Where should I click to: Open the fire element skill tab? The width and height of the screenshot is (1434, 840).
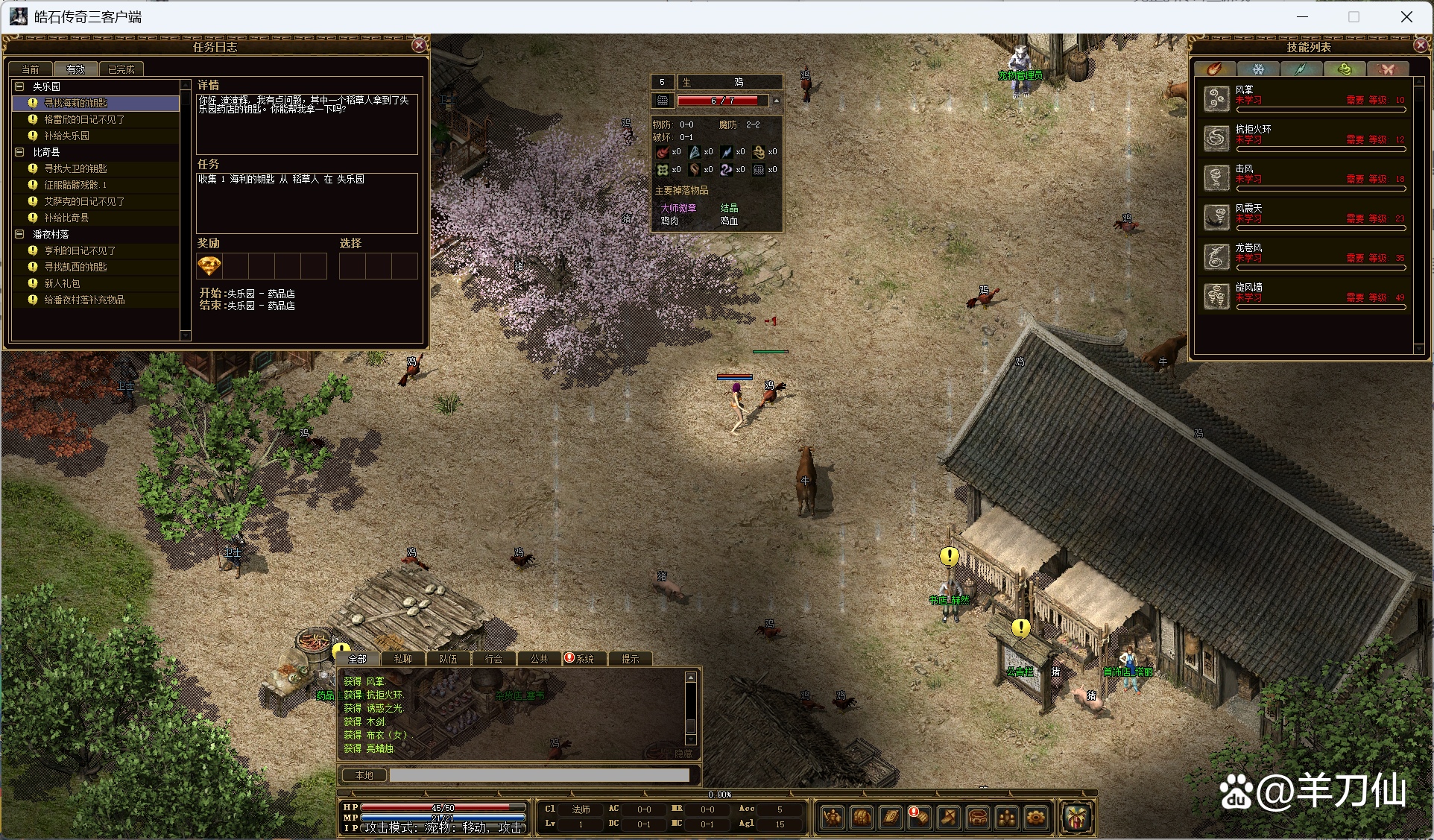pos(1215,69)
